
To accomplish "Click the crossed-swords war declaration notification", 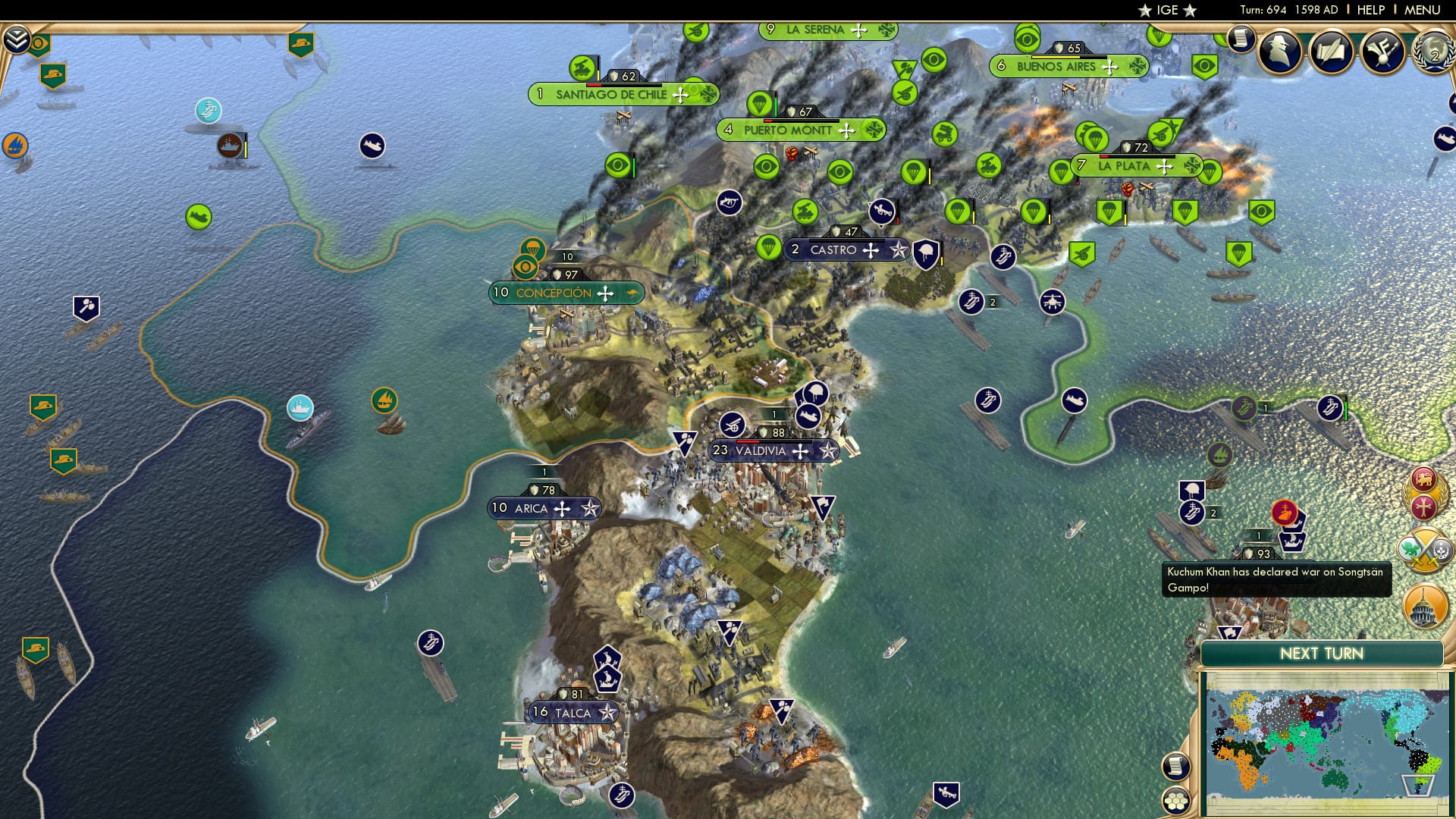I will pos(1424,550).
